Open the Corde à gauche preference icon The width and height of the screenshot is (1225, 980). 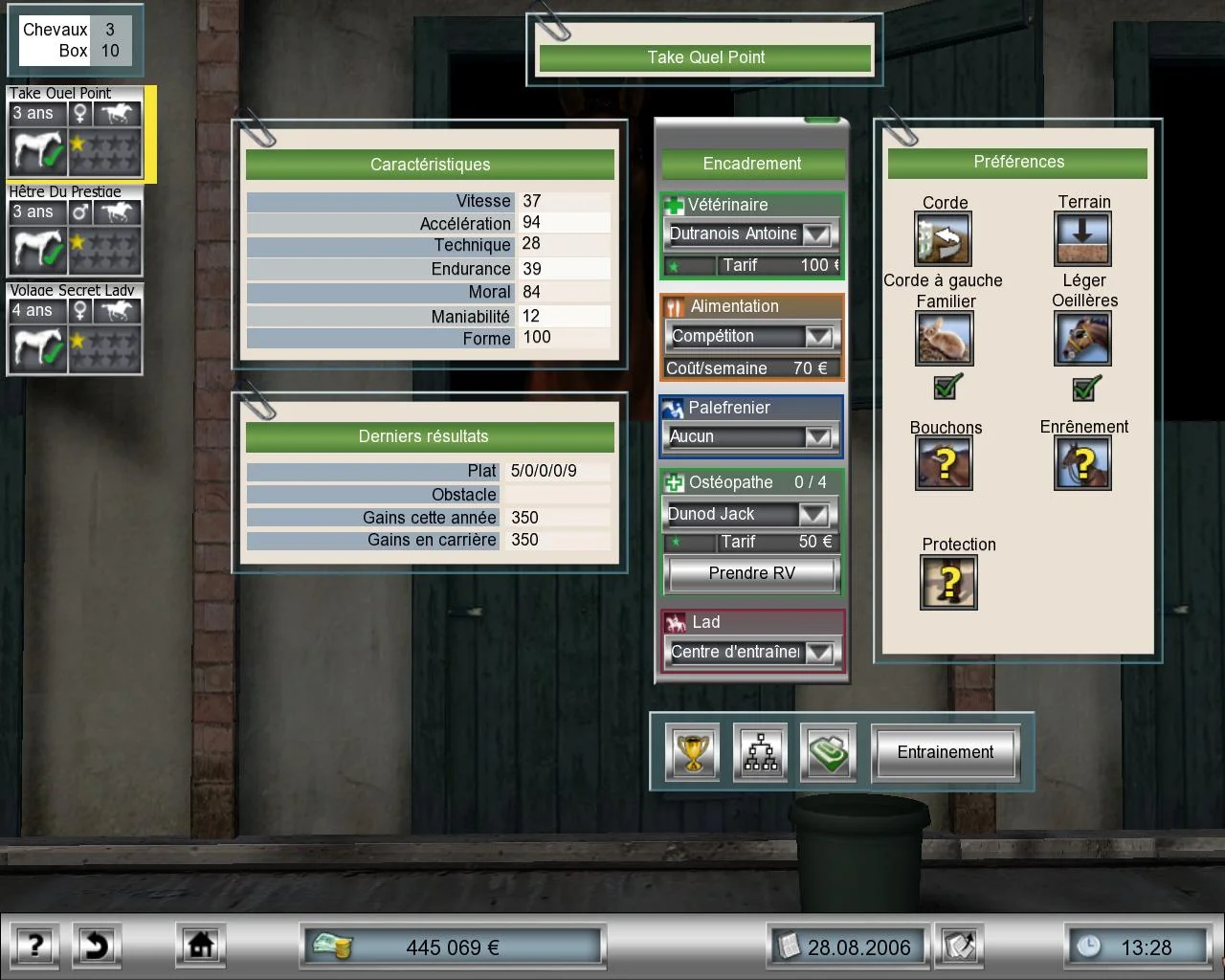(944, 237)
